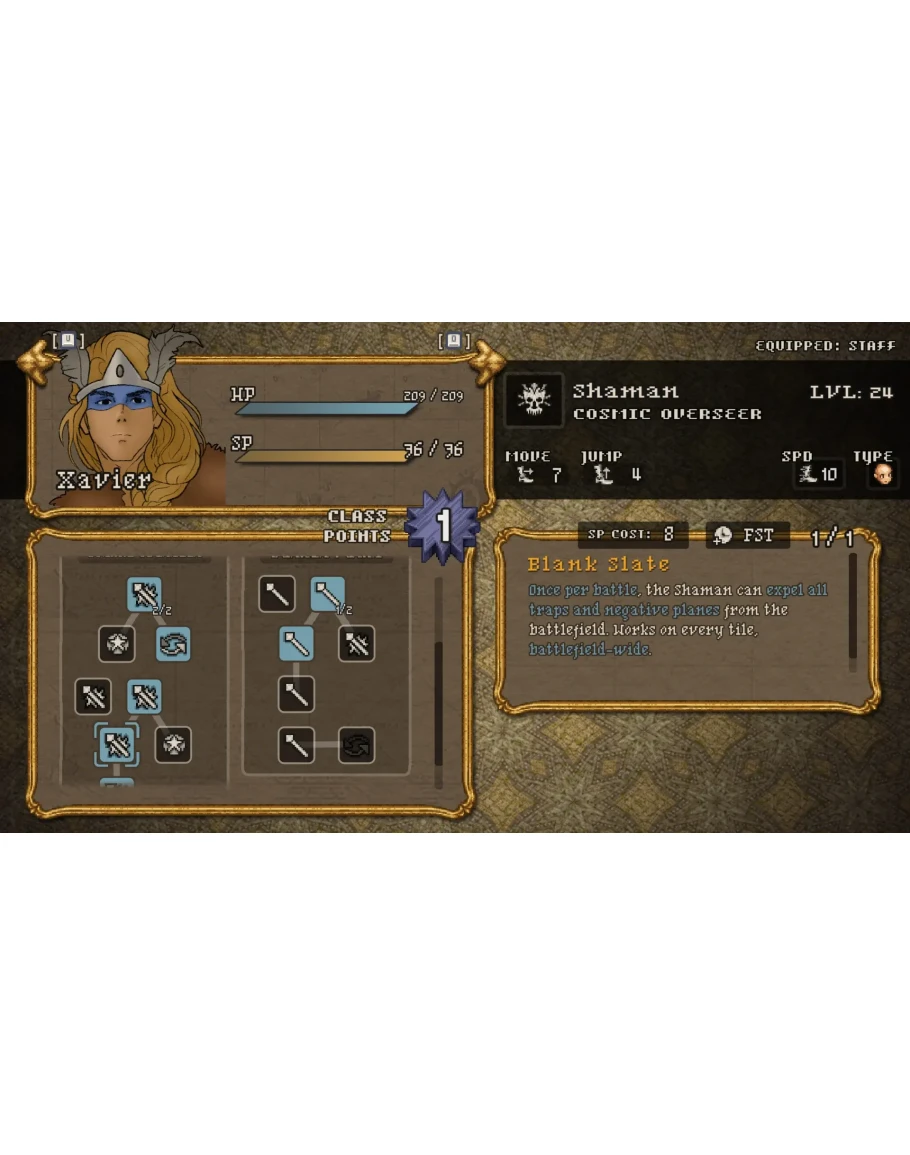Select the bracket-highlighted Blank Slate skill node
Viewport: 910px width, 1155px height.
point(116,744)
